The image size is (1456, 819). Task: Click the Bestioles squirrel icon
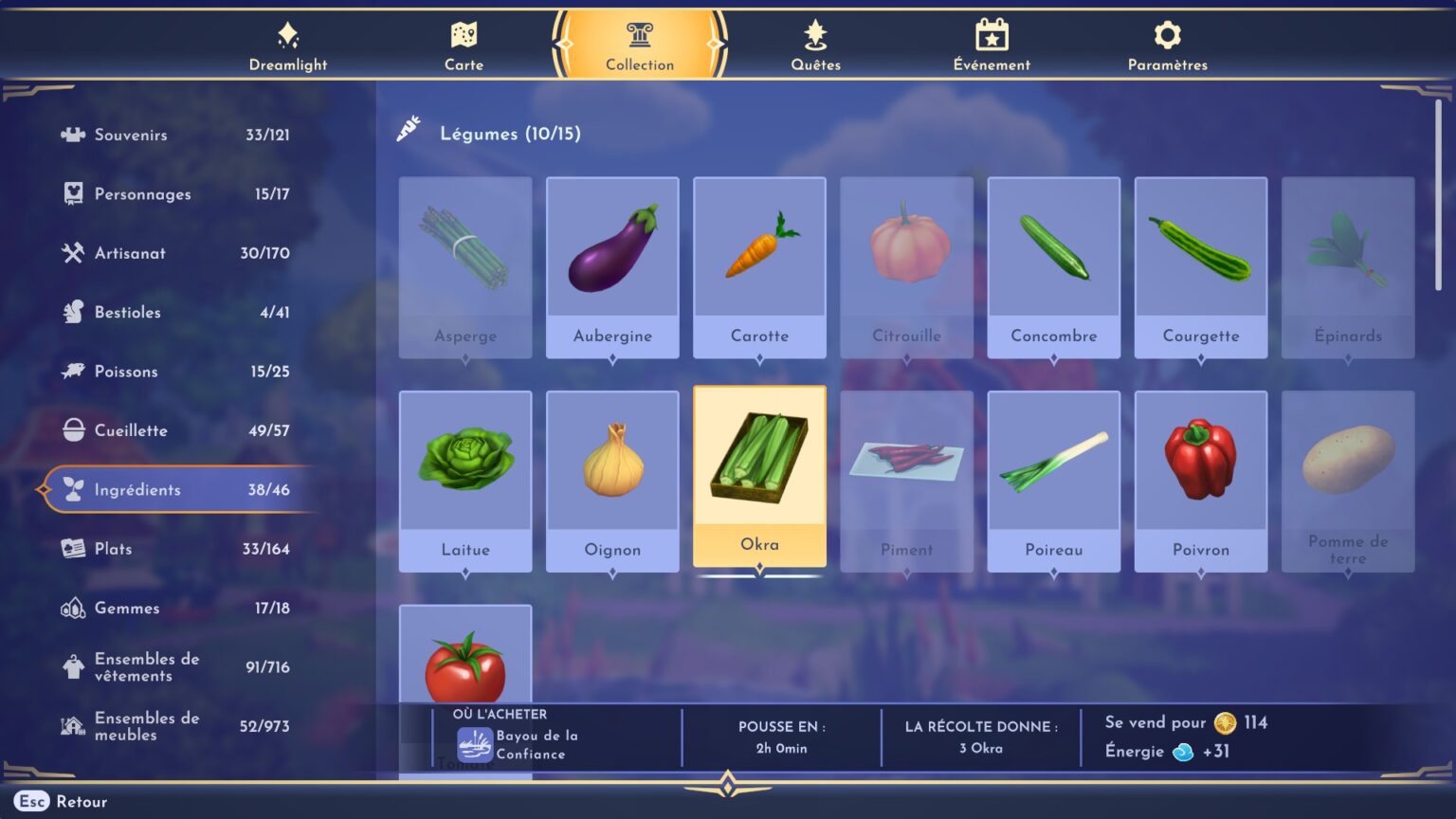coord(72,312)
